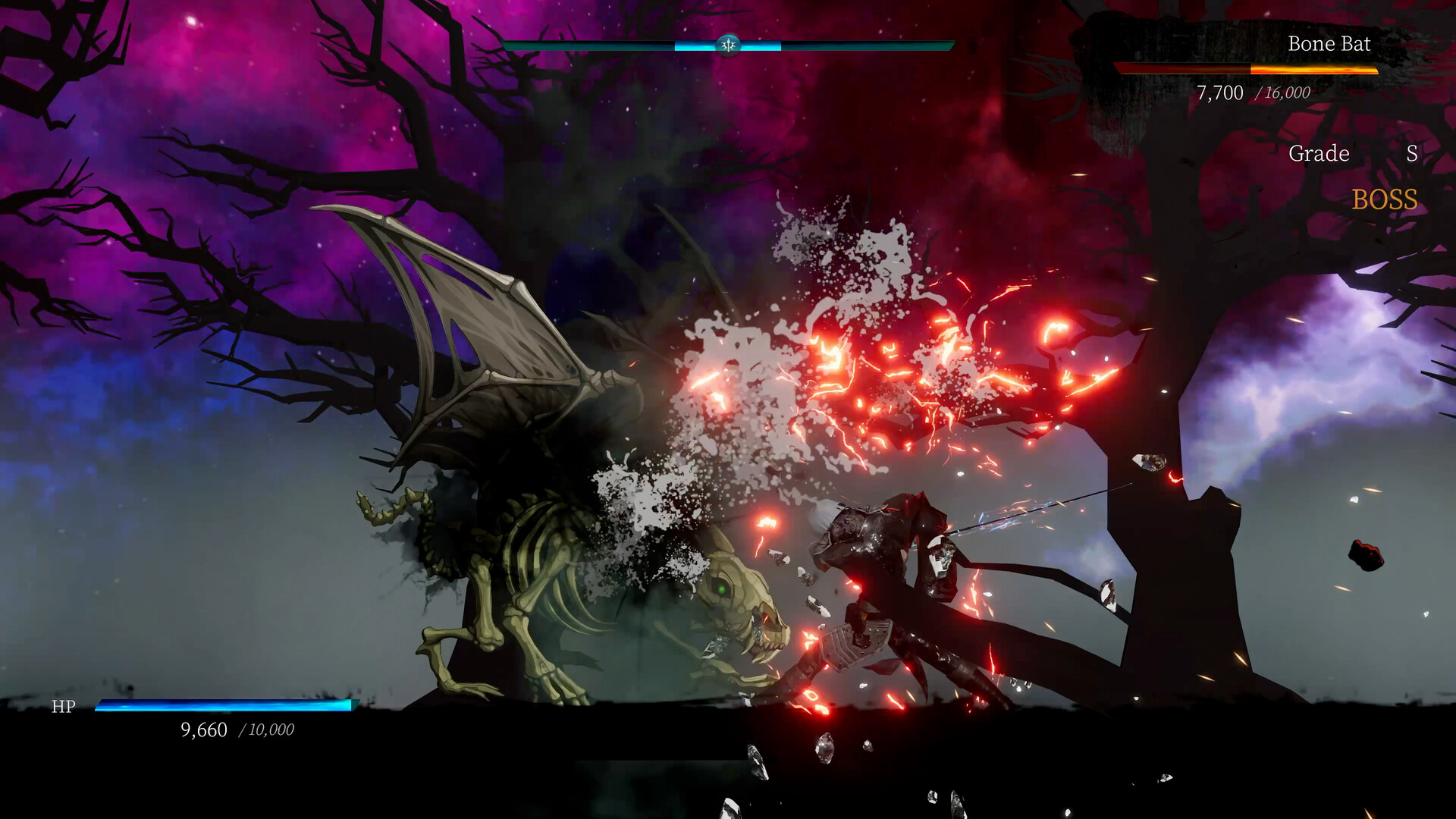Viewport: 1456px width, 819px height.
Task: Click the Grade heading text
Action: click(1318, 154)
